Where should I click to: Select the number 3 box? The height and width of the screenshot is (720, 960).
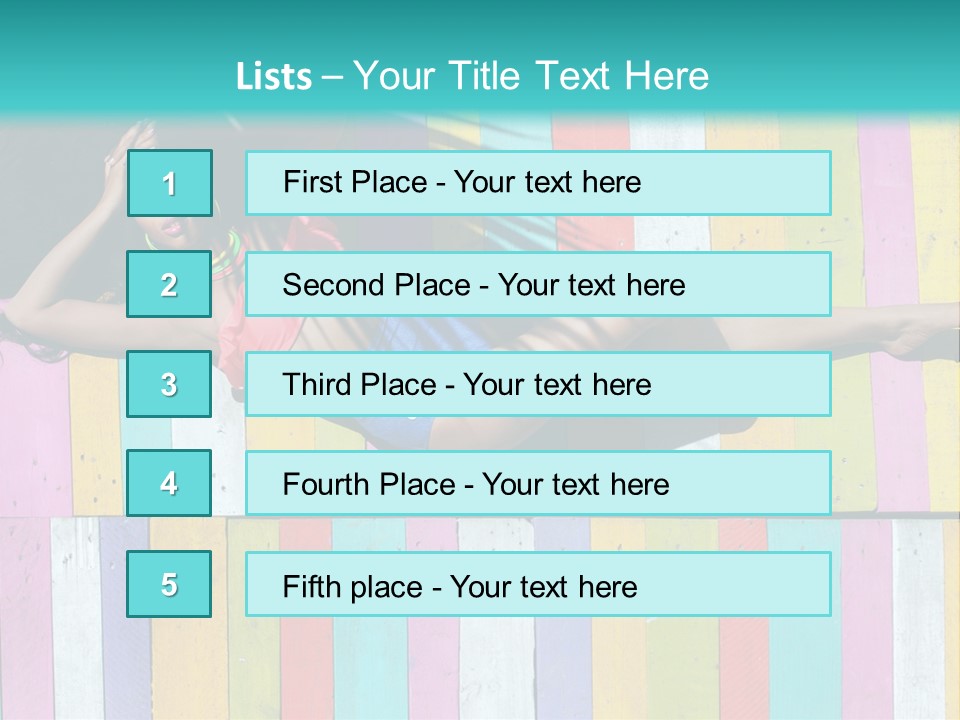pos(169,384)
